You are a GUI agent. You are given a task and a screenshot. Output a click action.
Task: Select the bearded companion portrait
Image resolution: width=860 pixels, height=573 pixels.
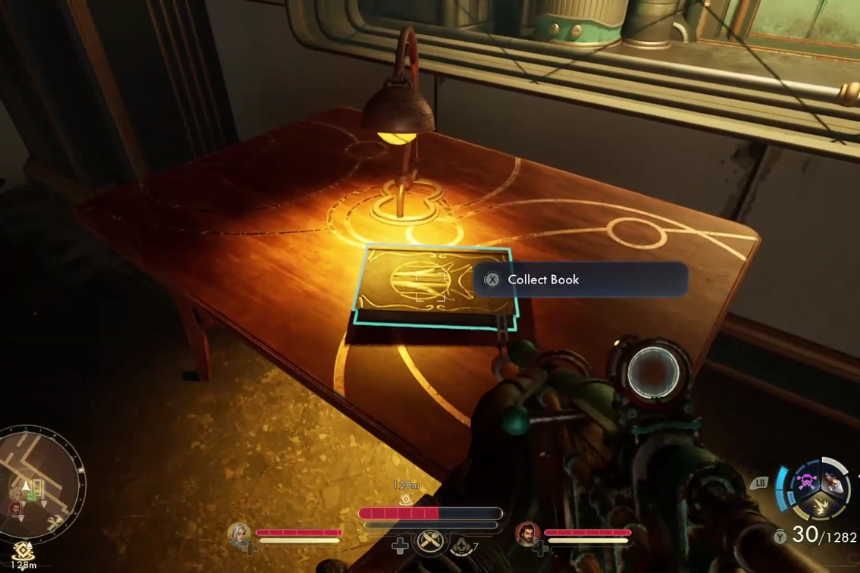(x=527, y=533)
